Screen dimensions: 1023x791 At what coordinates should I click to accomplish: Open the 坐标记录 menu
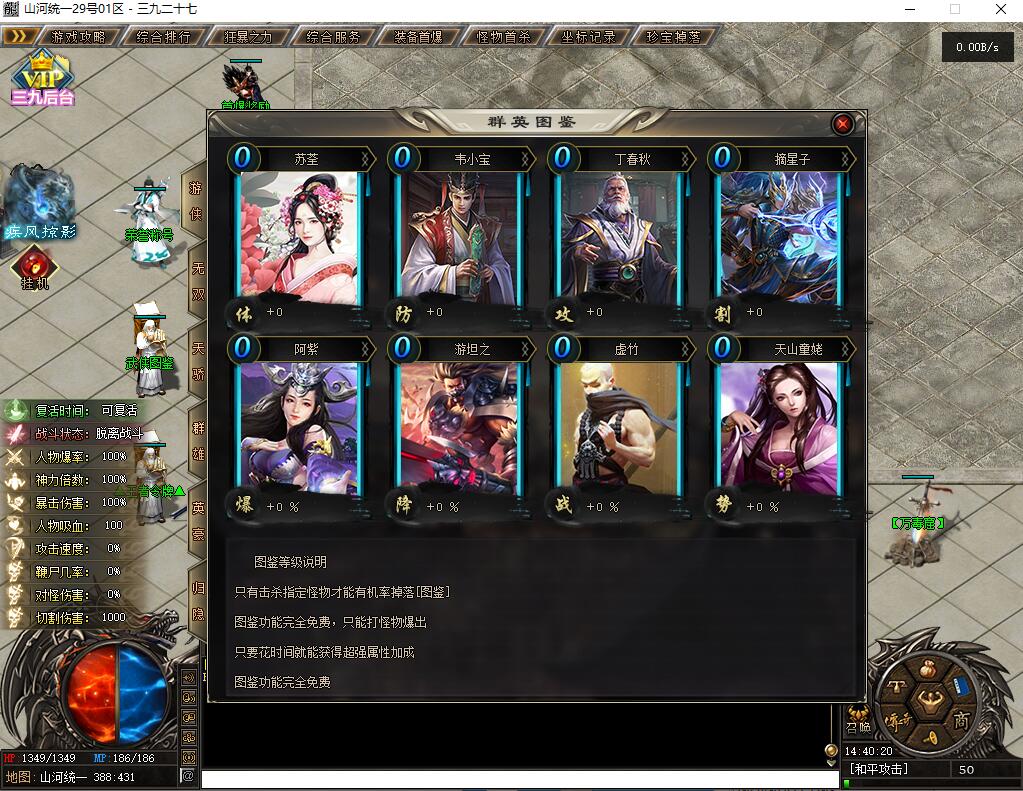588,36
